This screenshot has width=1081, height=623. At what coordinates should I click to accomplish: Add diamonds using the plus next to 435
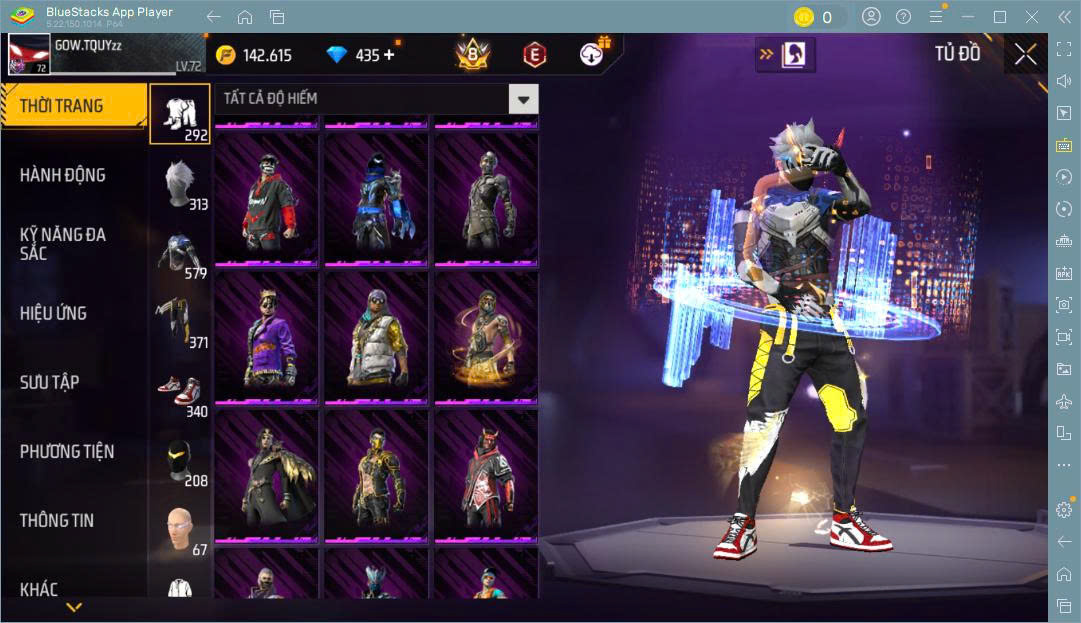389,55
